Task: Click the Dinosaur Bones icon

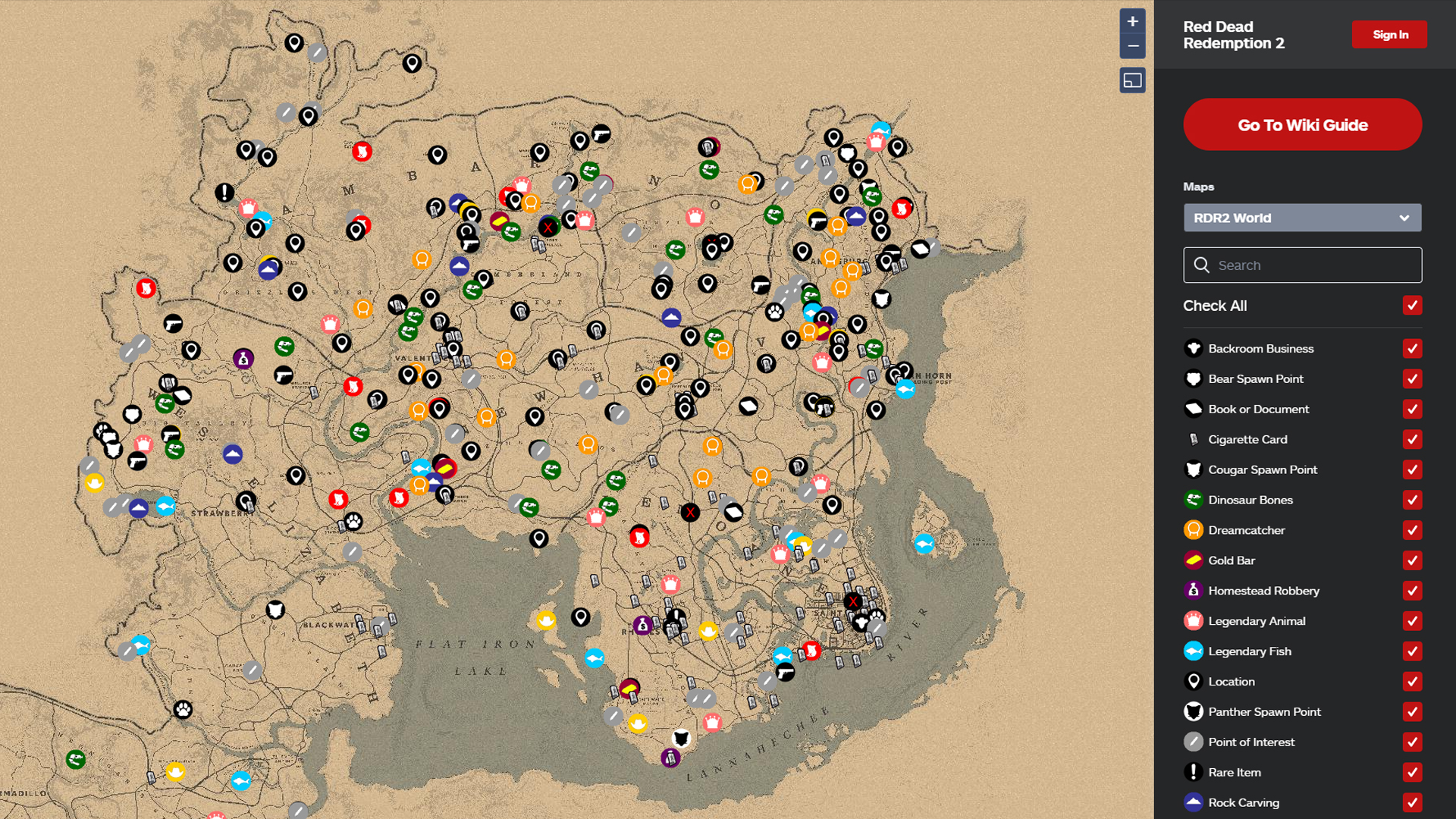Action: (1193, 500)
